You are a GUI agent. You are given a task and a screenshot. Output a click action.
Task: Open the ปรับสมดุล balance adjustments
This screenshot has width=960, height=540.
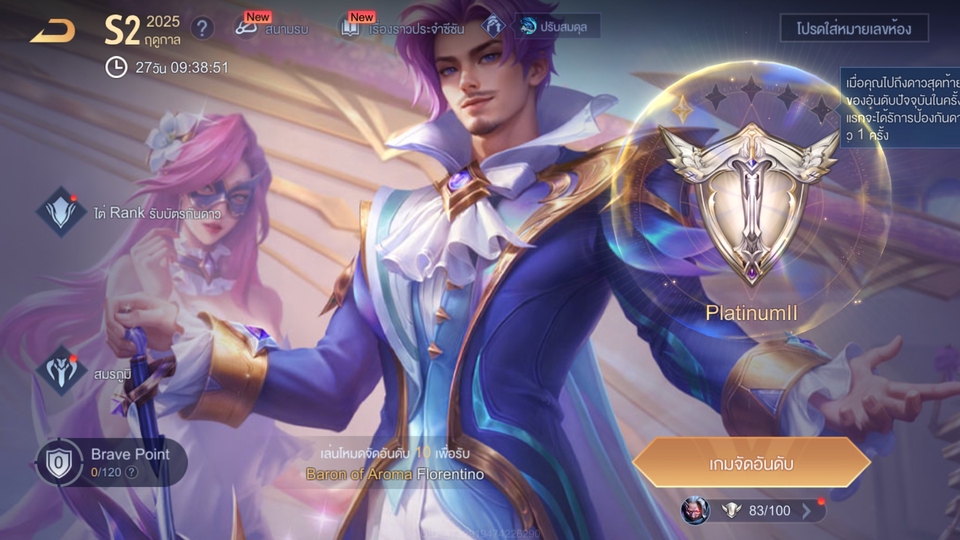click(x=555, y=27)
